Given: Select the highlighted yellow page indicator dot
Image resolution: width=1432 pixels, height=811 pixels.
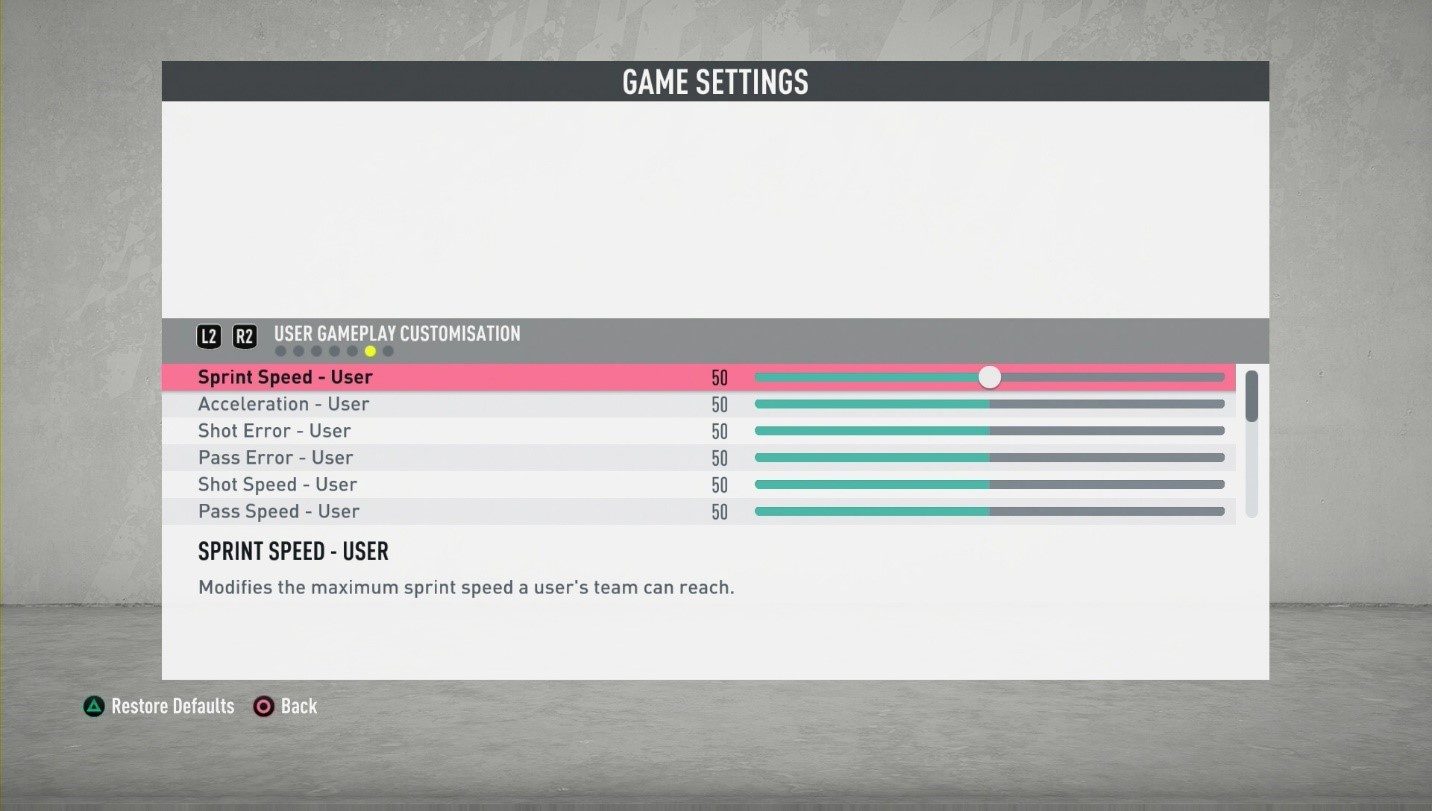Looking at the screenshot, I should pos(371,351).
